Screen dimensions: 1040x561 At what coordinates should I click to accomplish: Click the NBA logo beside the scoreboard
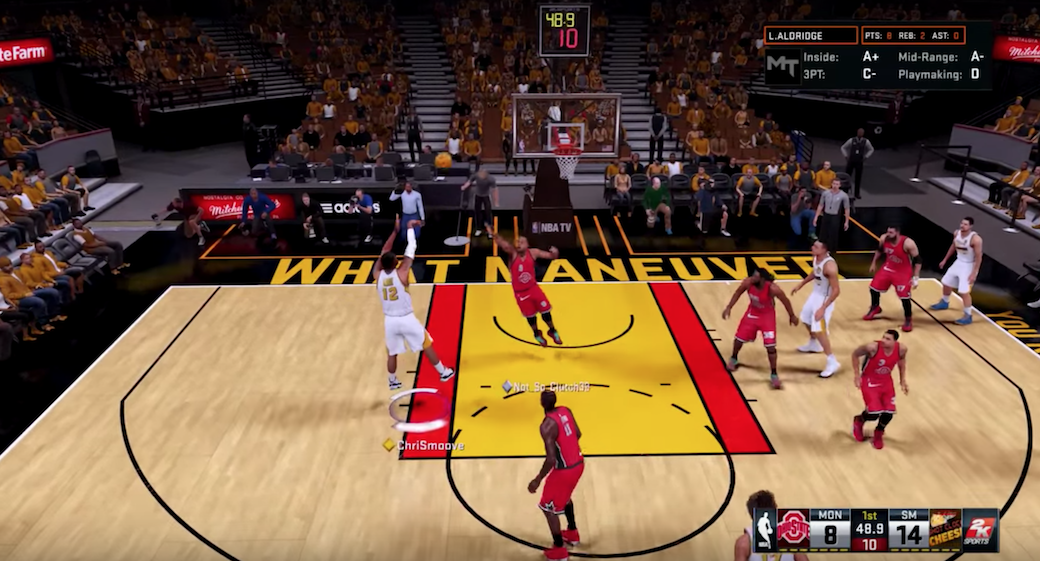coord(765,530)
